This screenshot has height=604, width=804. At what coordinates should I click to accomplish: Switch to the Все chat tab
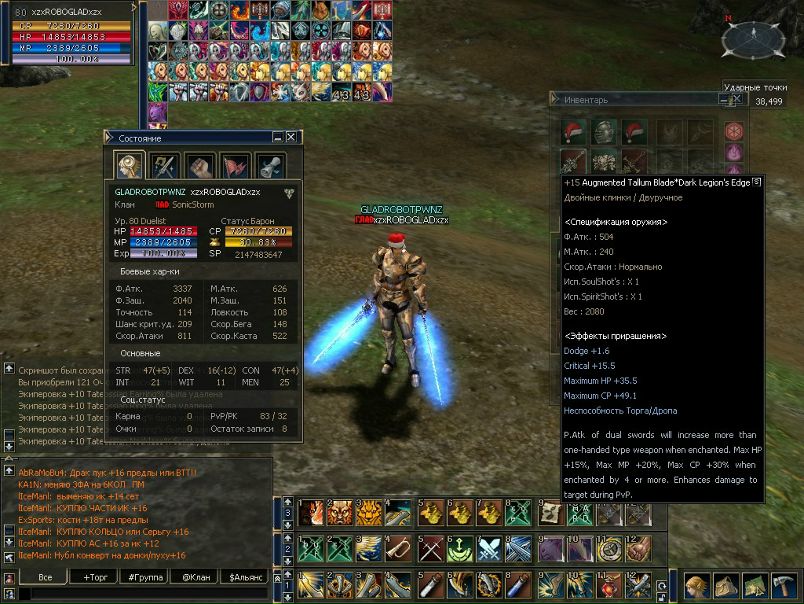coord(45,578)
